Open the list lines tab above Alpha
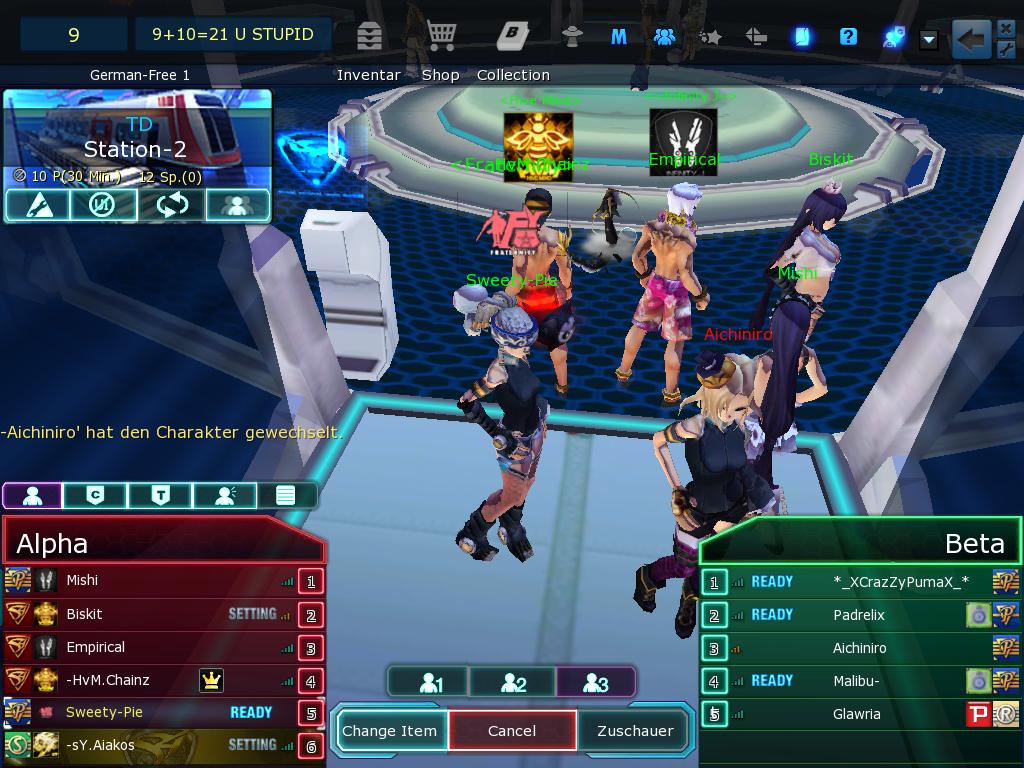 coord(286,495)
